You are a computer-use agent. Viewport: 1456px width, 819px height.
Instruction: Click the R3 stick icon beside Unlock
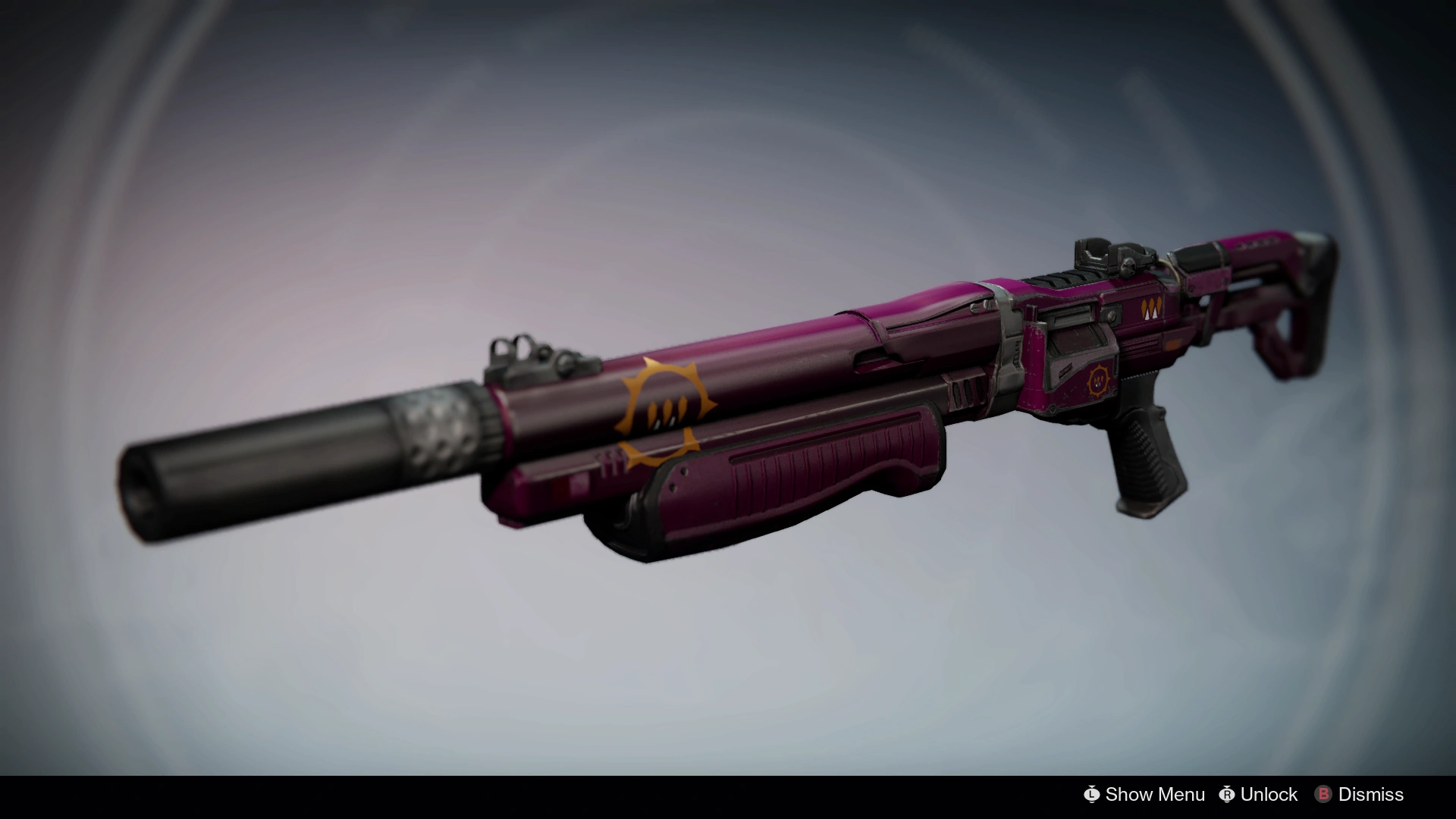1227,794
